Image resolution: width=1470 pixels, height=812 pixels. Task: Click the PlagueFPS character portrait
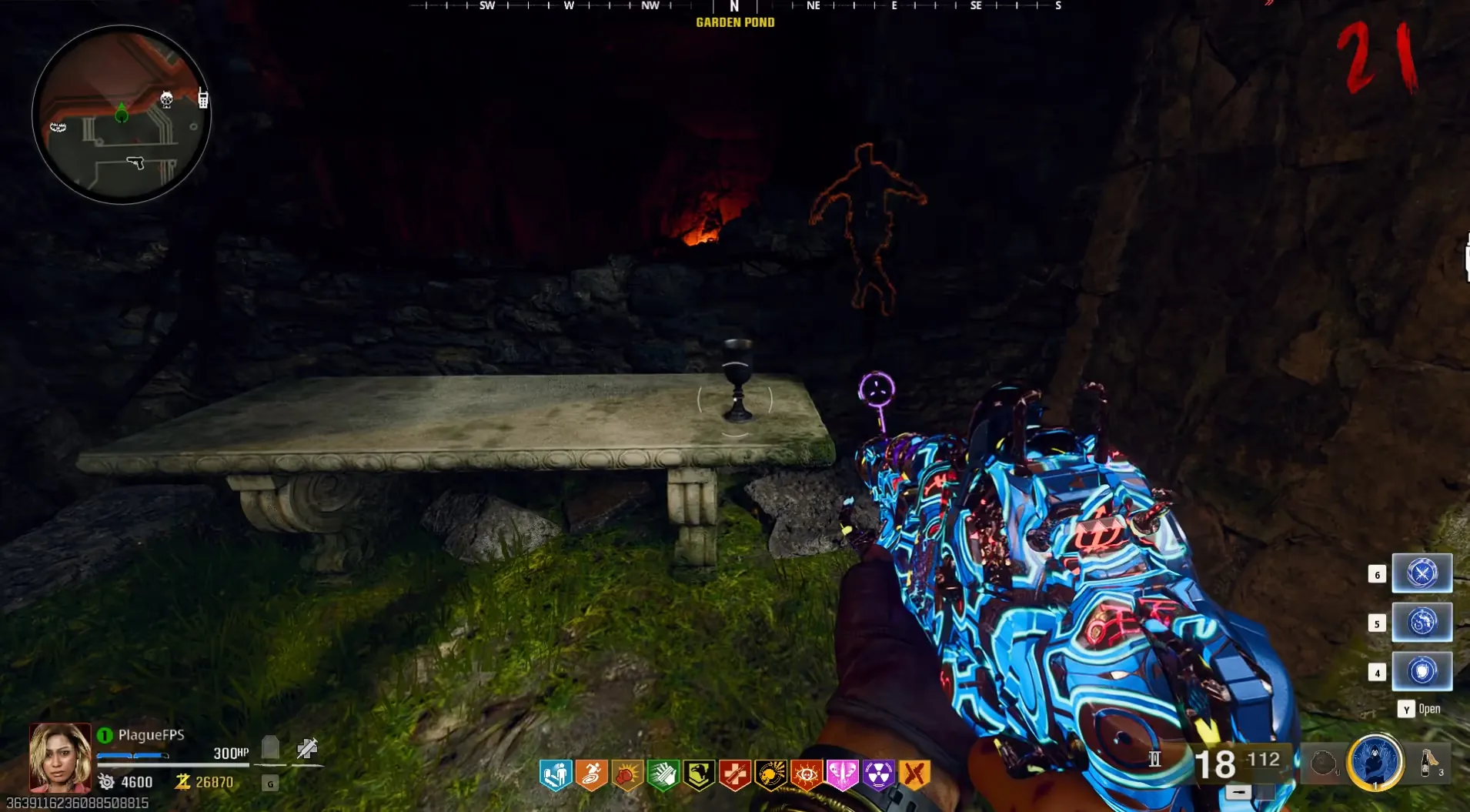click(x=60, y=757)
